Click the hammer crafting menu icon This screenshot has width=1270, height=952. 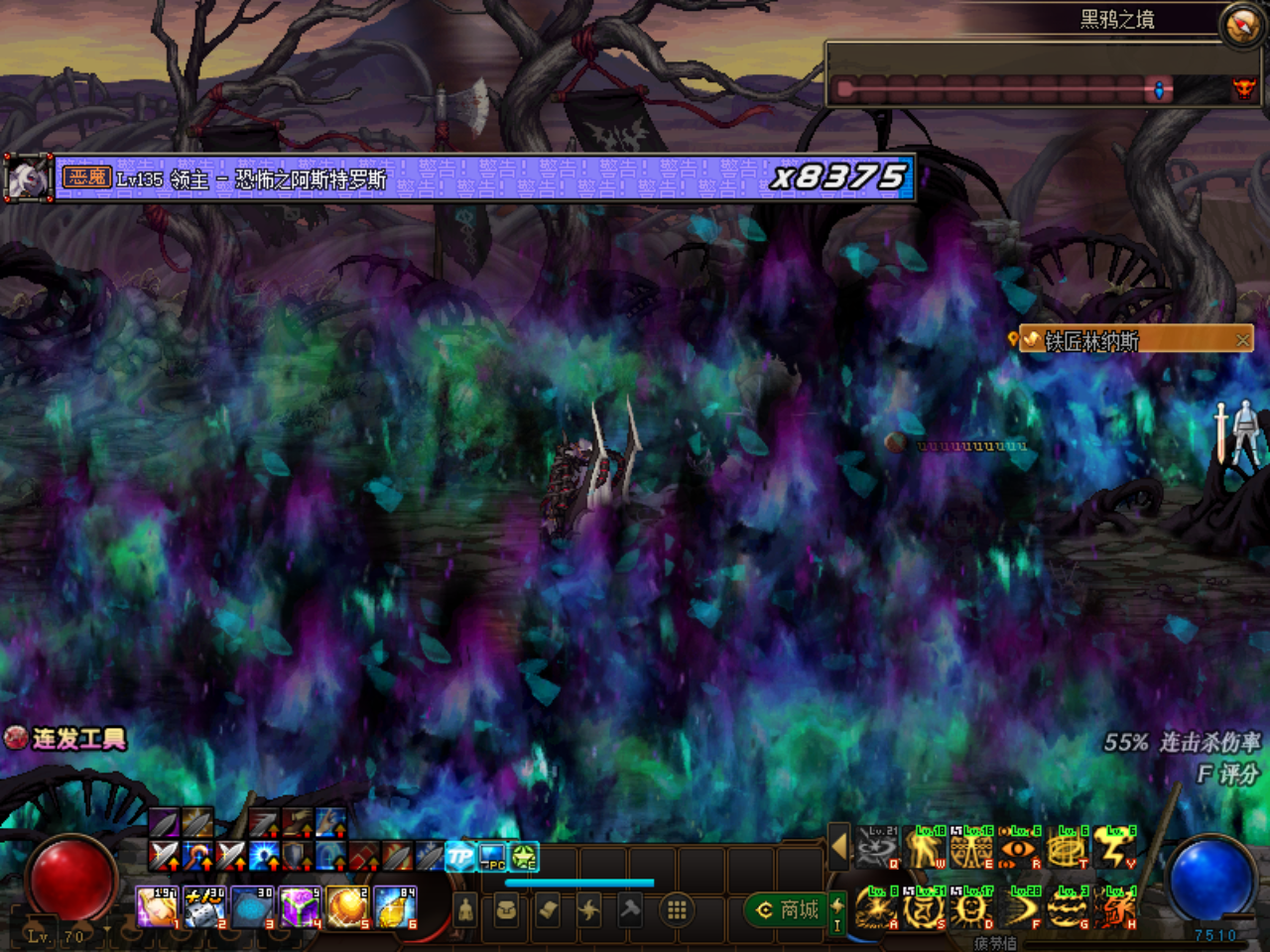pyautogui.click(x=632, y=911)
